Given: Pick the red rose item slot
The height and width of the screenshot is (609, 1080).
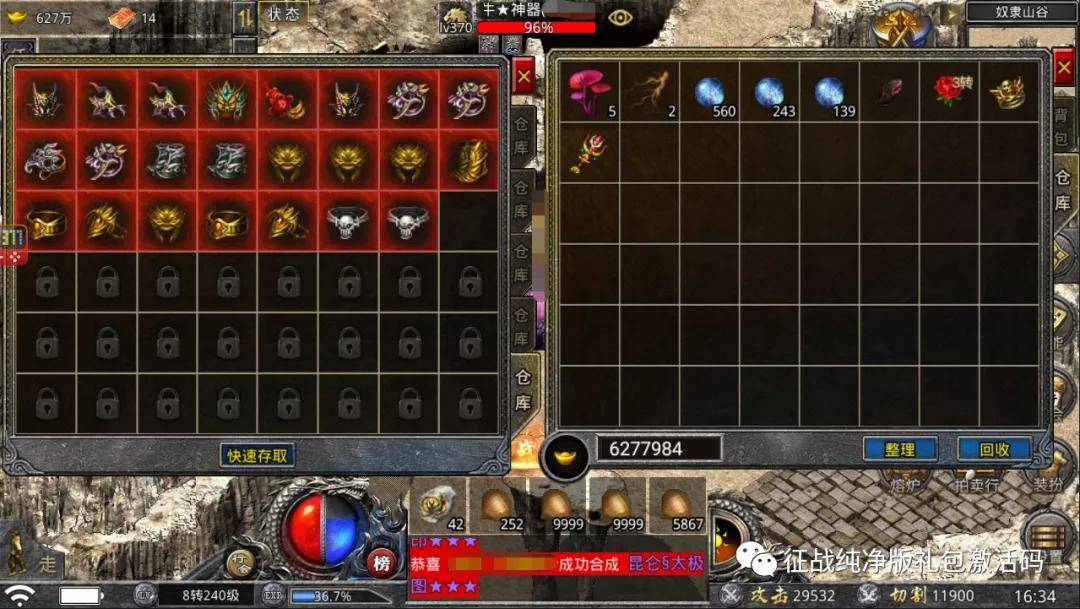Looking at the screenshot, I should (x=948, y=92).
